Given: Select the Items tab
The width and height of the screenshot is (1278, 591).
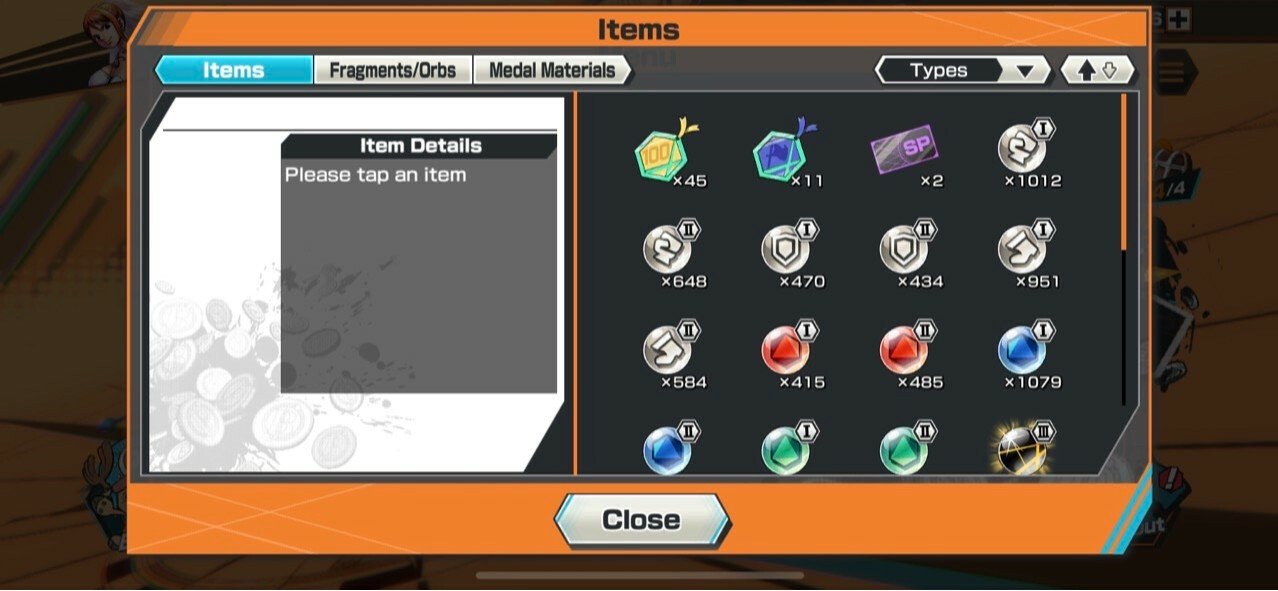Looking at the screenshot, I should pyautogui.click(x=234, y=70).
